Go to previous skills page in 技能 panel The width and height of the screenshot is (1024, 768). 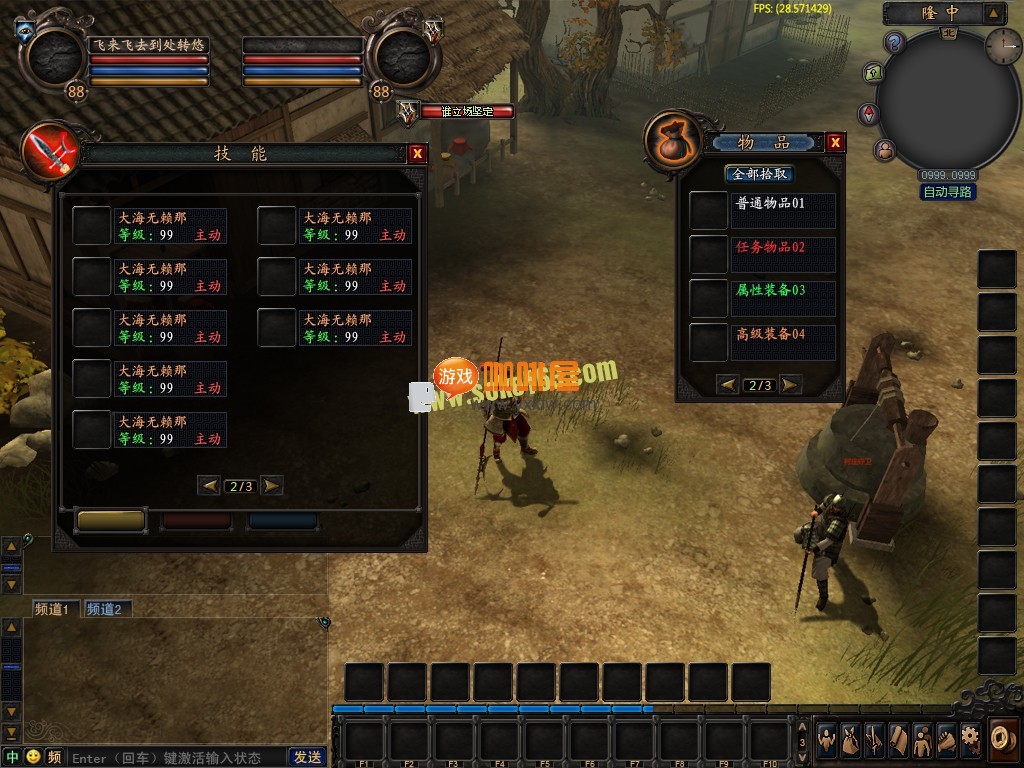tap(210, 486)
